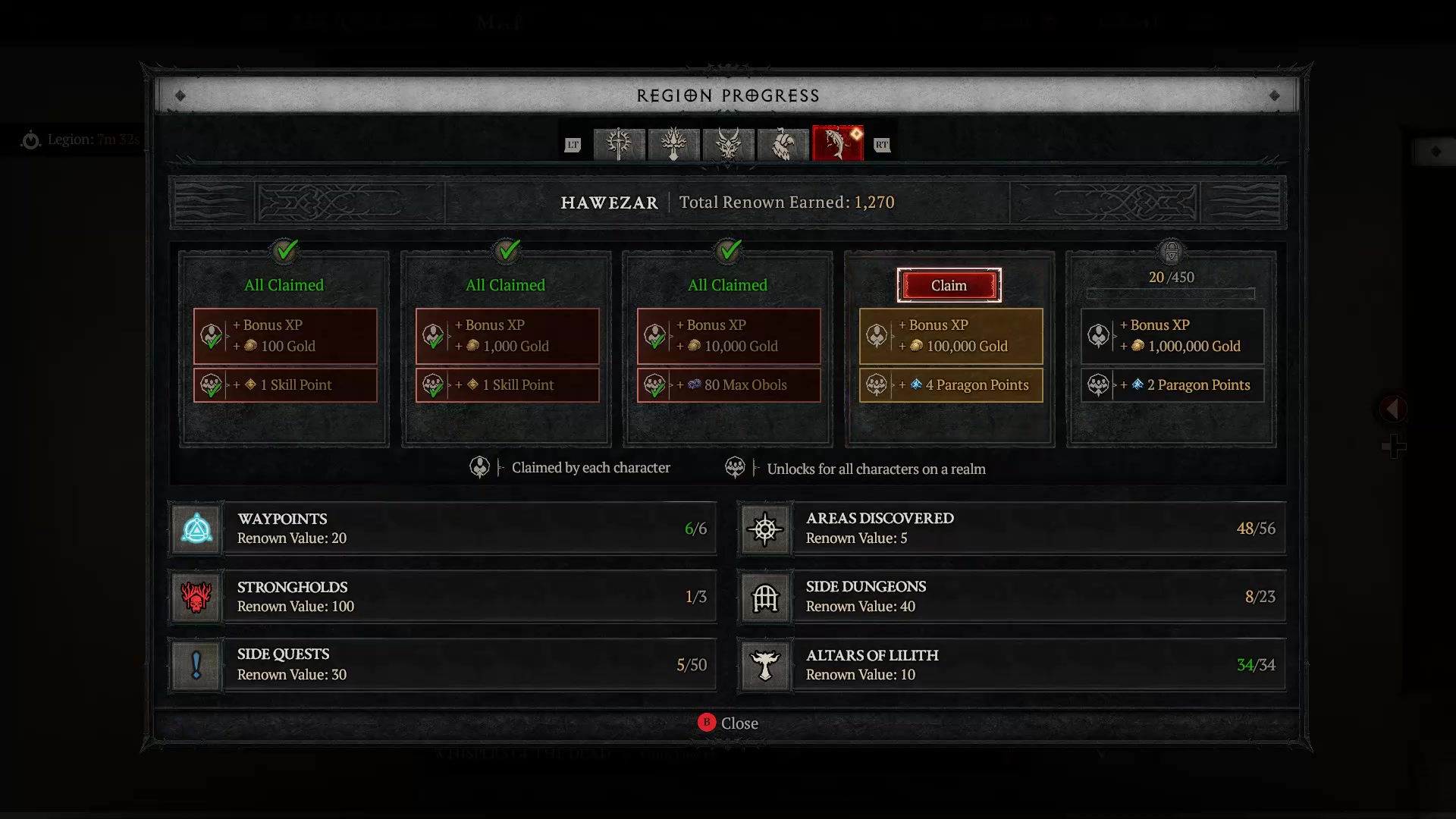Open the Scosglen tree region icon
Screen dimensions: 1456x819
(673, 144)
